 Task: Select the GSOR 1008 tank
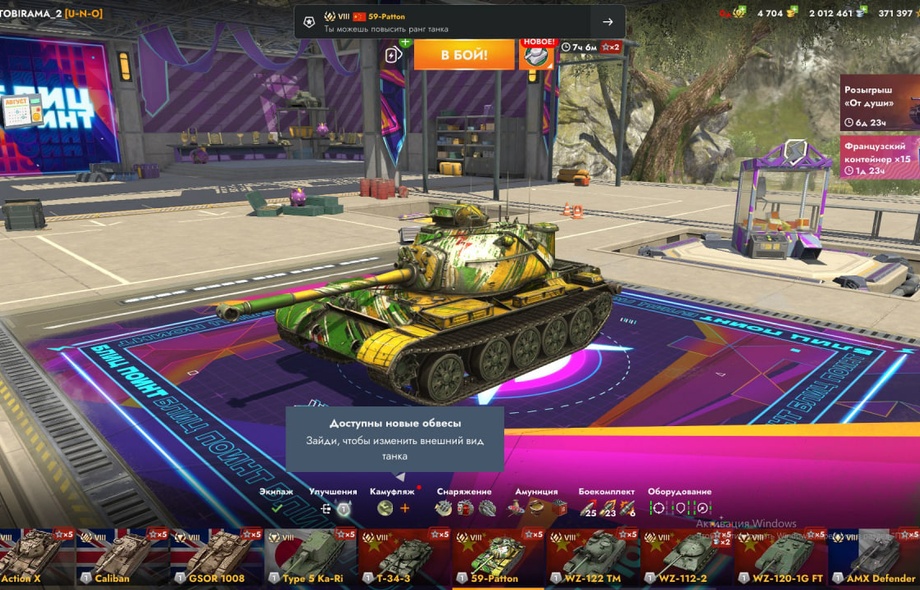click(215, 557)
